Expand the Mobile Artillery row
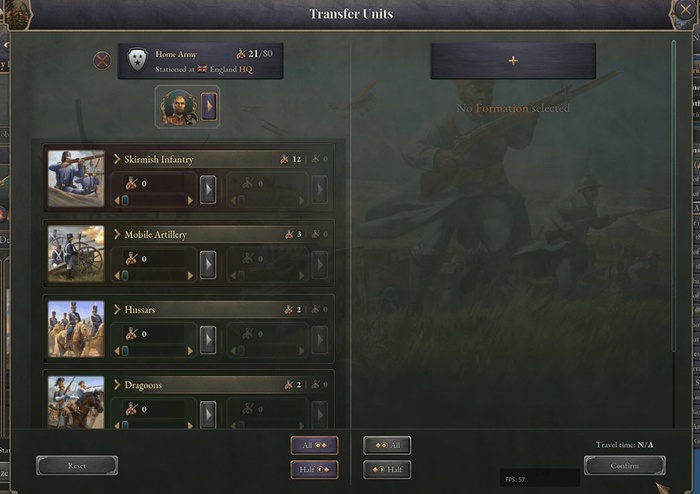Screen dimensions: 700x494 click(x=117, y=234)
